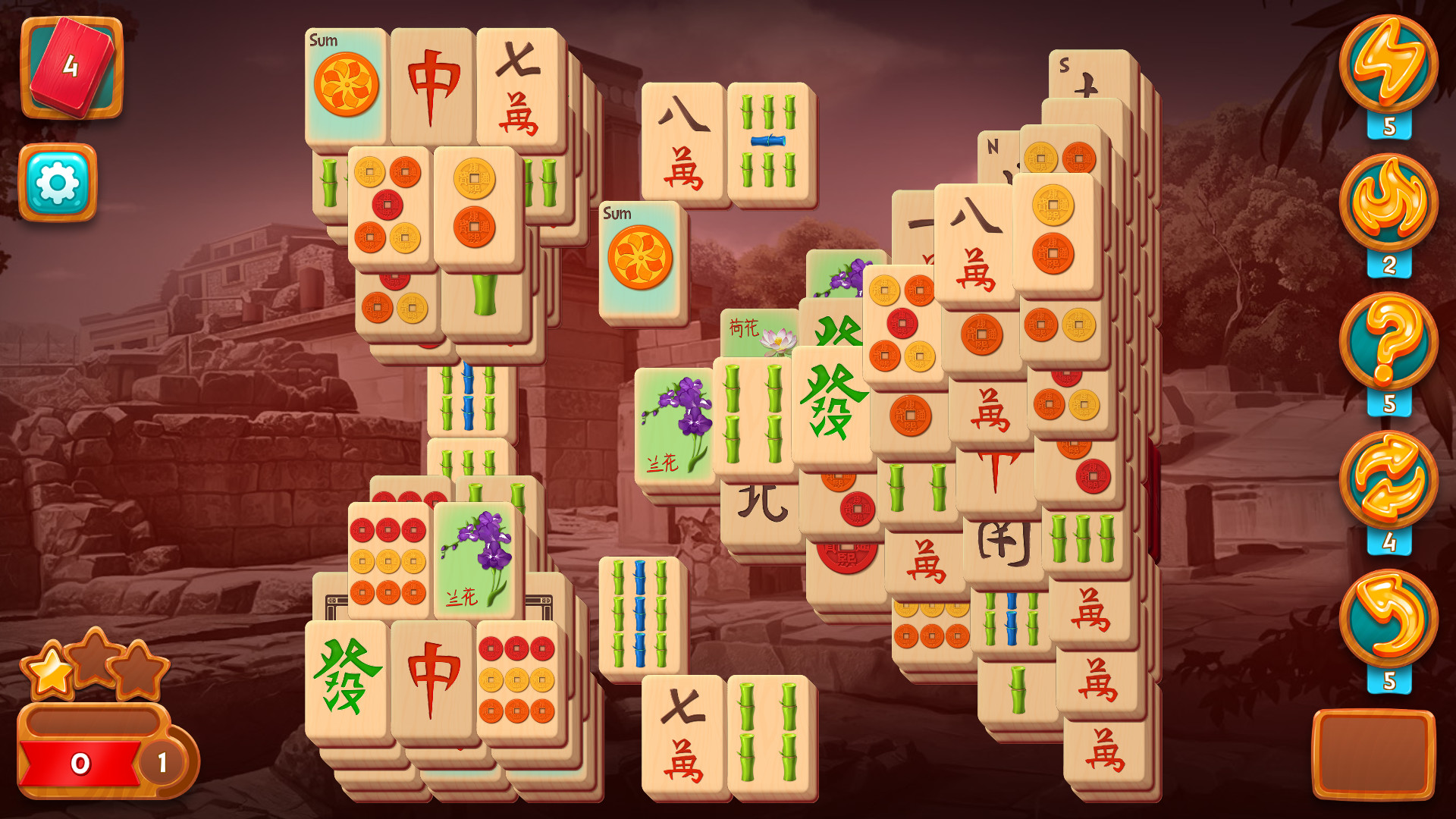Open the game settings gear
The height and width of the screenshot is (819, 1456).
57,182
